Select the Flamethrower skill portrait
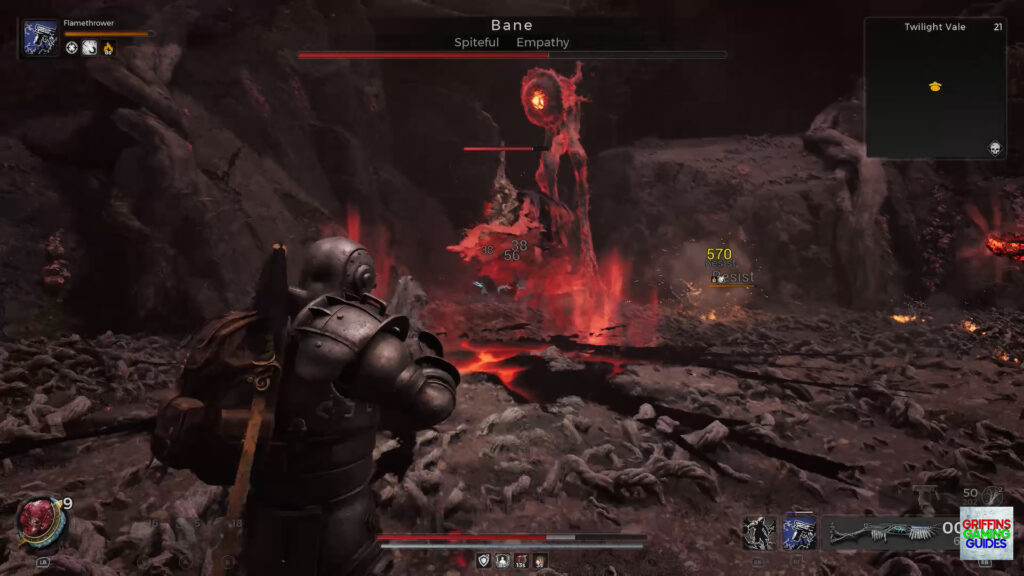 41,38
